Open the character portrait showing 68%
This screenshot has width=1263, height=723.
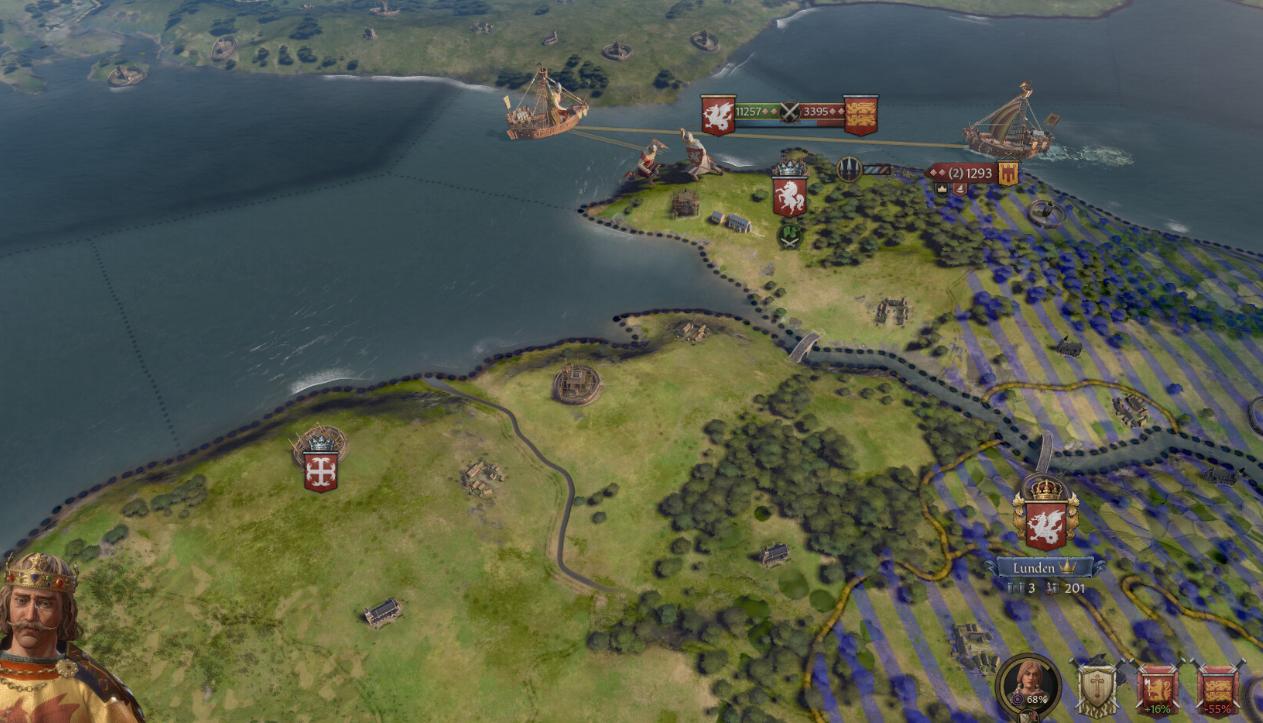point(1027,686)
